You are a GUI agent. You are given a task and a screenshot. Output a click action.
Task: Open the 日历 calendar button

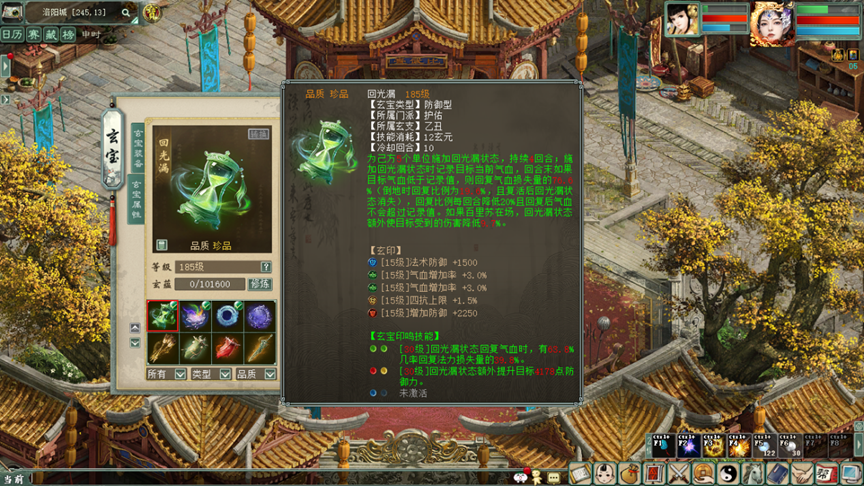(12, 34)
